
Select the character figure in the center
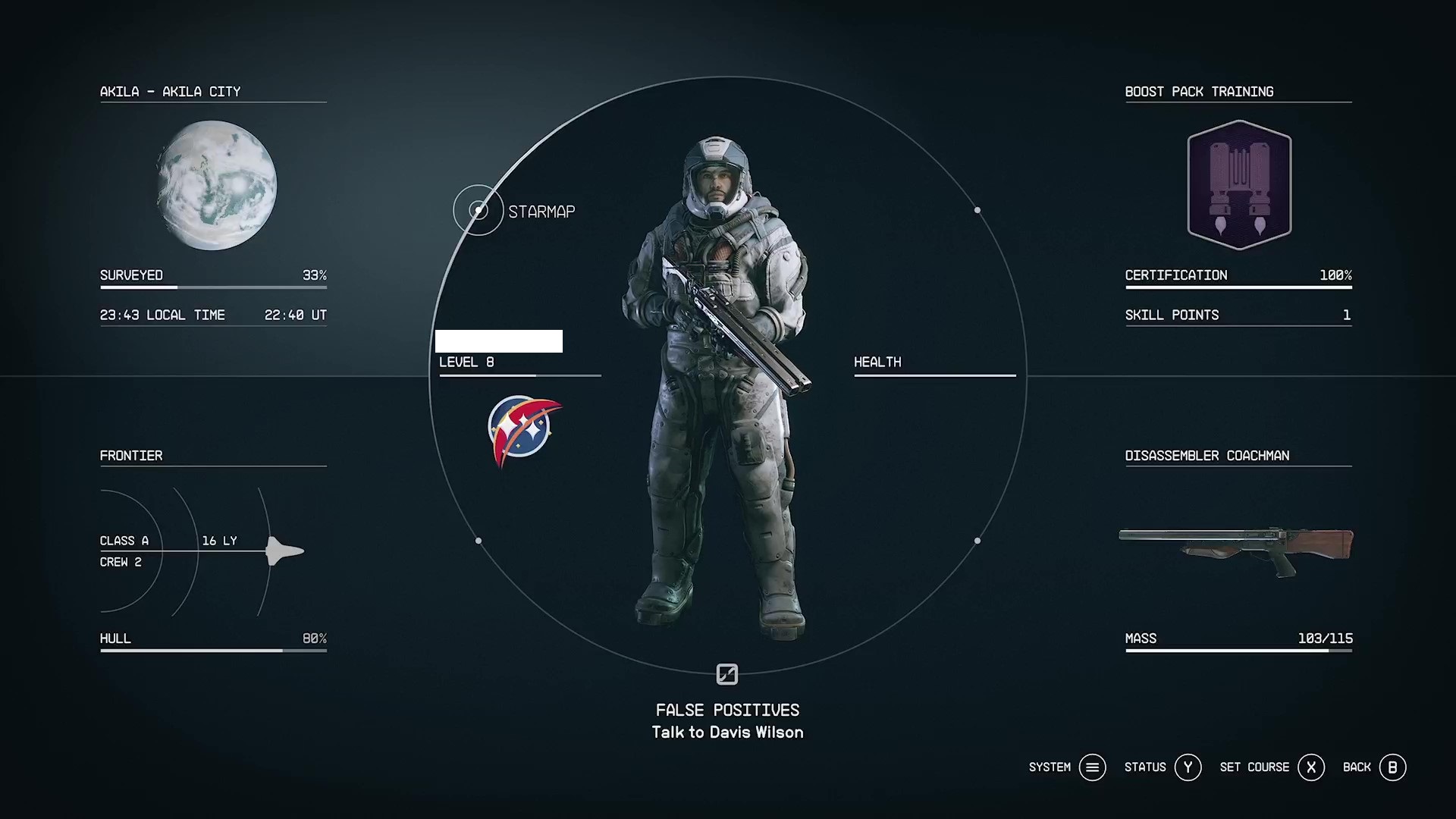[x=717, y=387]
